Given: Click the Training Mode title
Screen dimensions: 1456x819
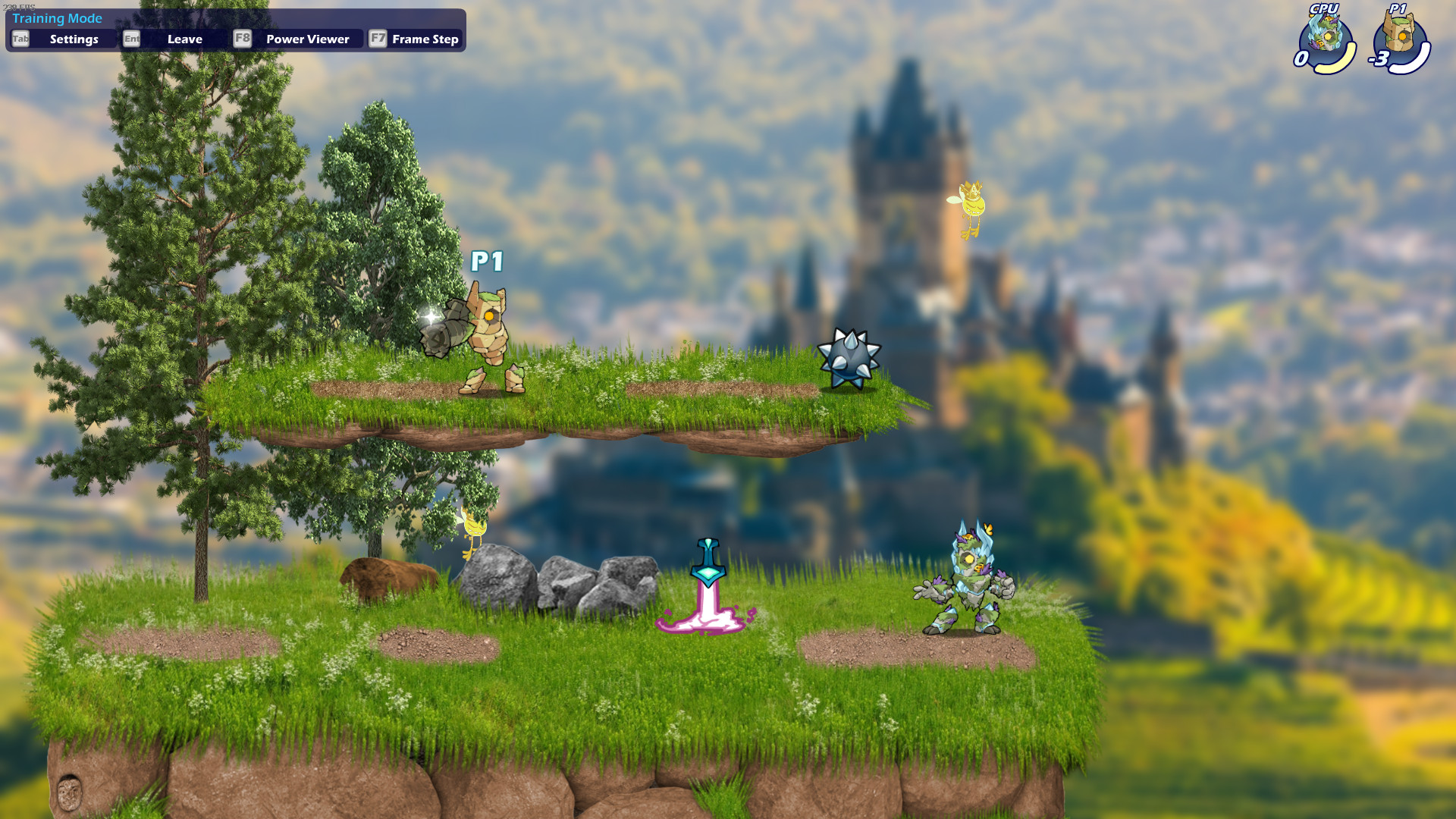Looking at the screenshot, I should [x=57, y=17].
